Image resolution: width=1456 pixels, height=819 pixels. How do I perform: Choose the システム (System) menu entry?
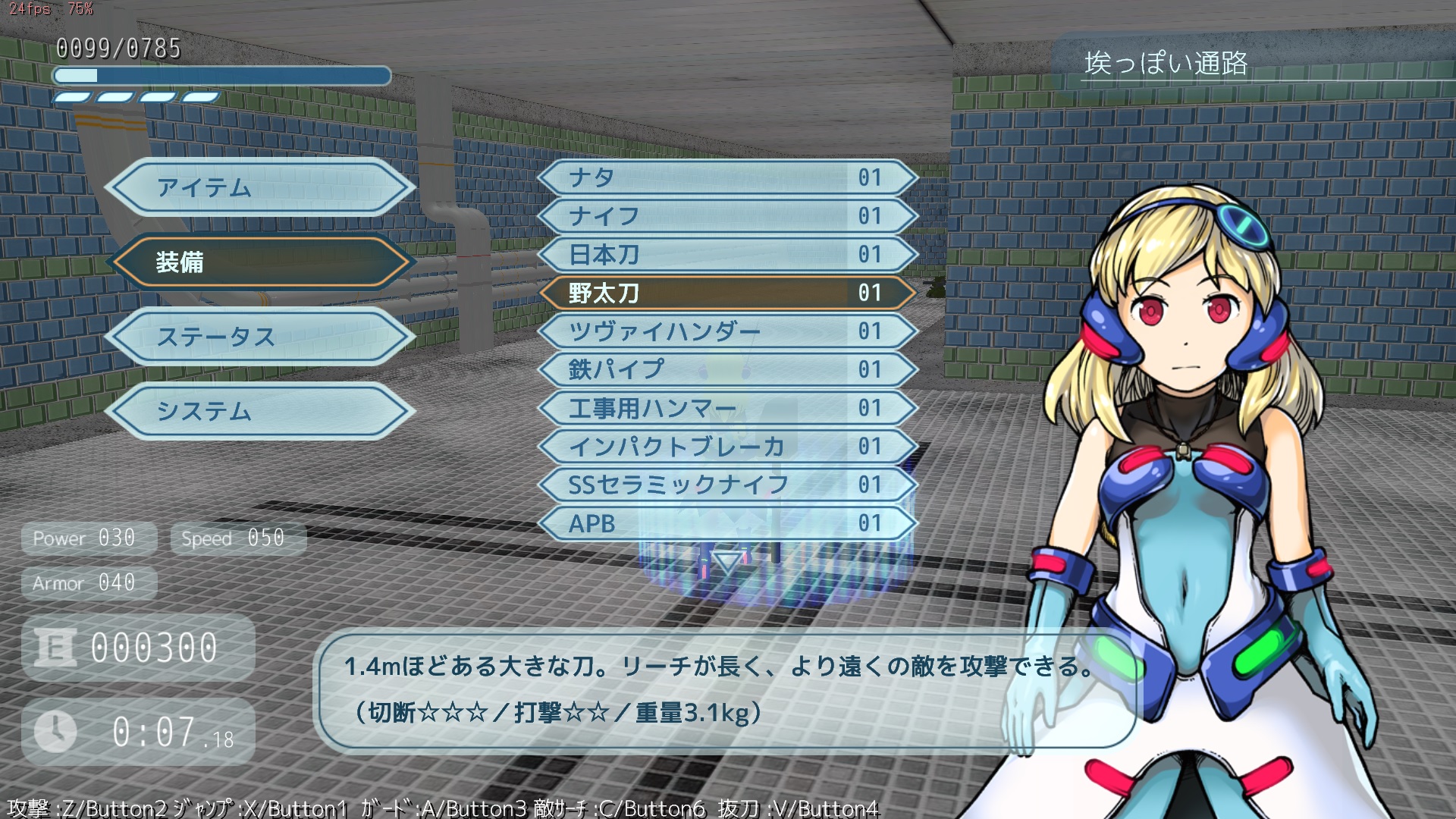coord(260,411)
